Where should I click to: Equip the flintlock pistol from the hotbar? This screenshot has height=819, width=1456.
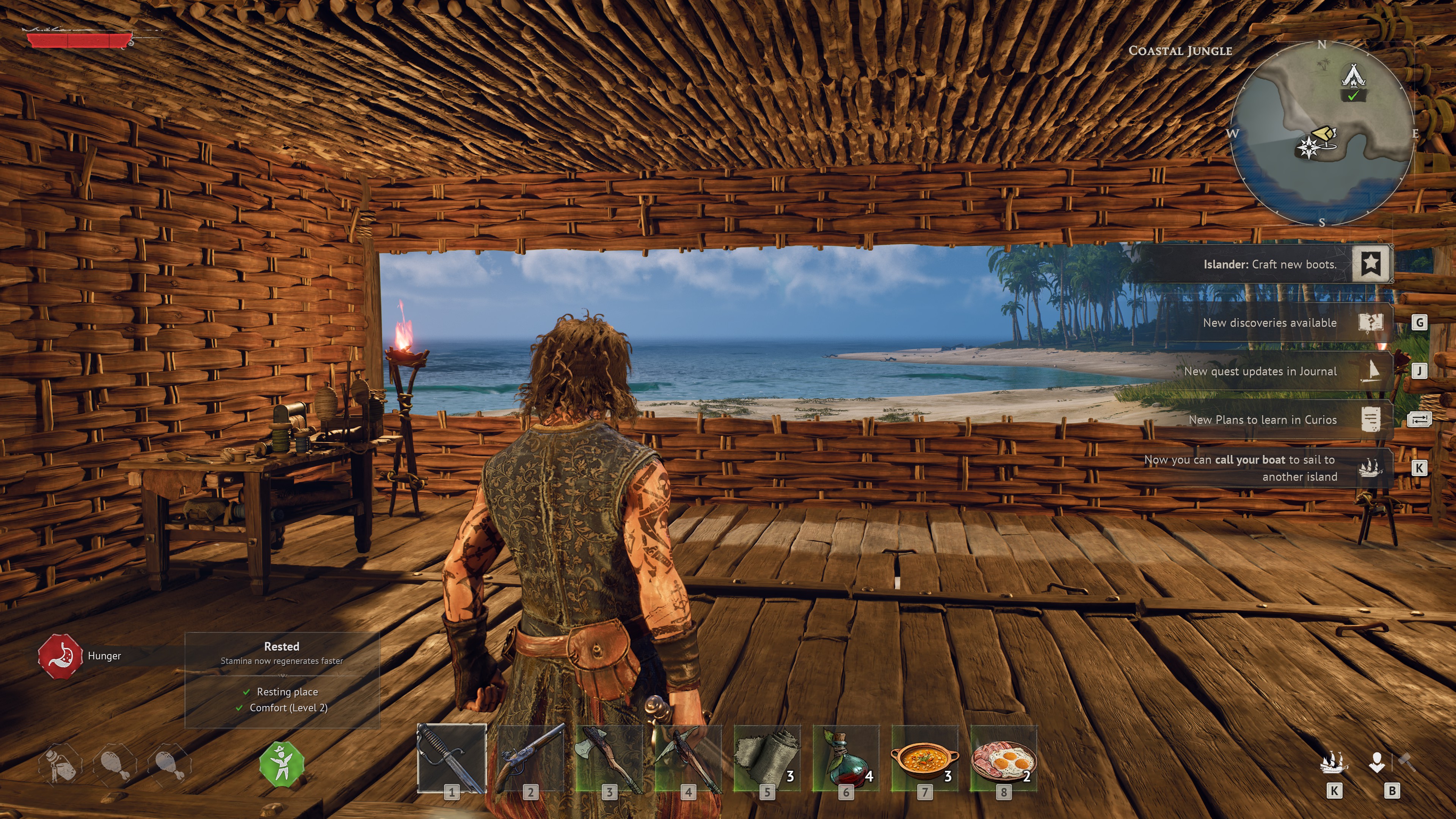point(530,758)
